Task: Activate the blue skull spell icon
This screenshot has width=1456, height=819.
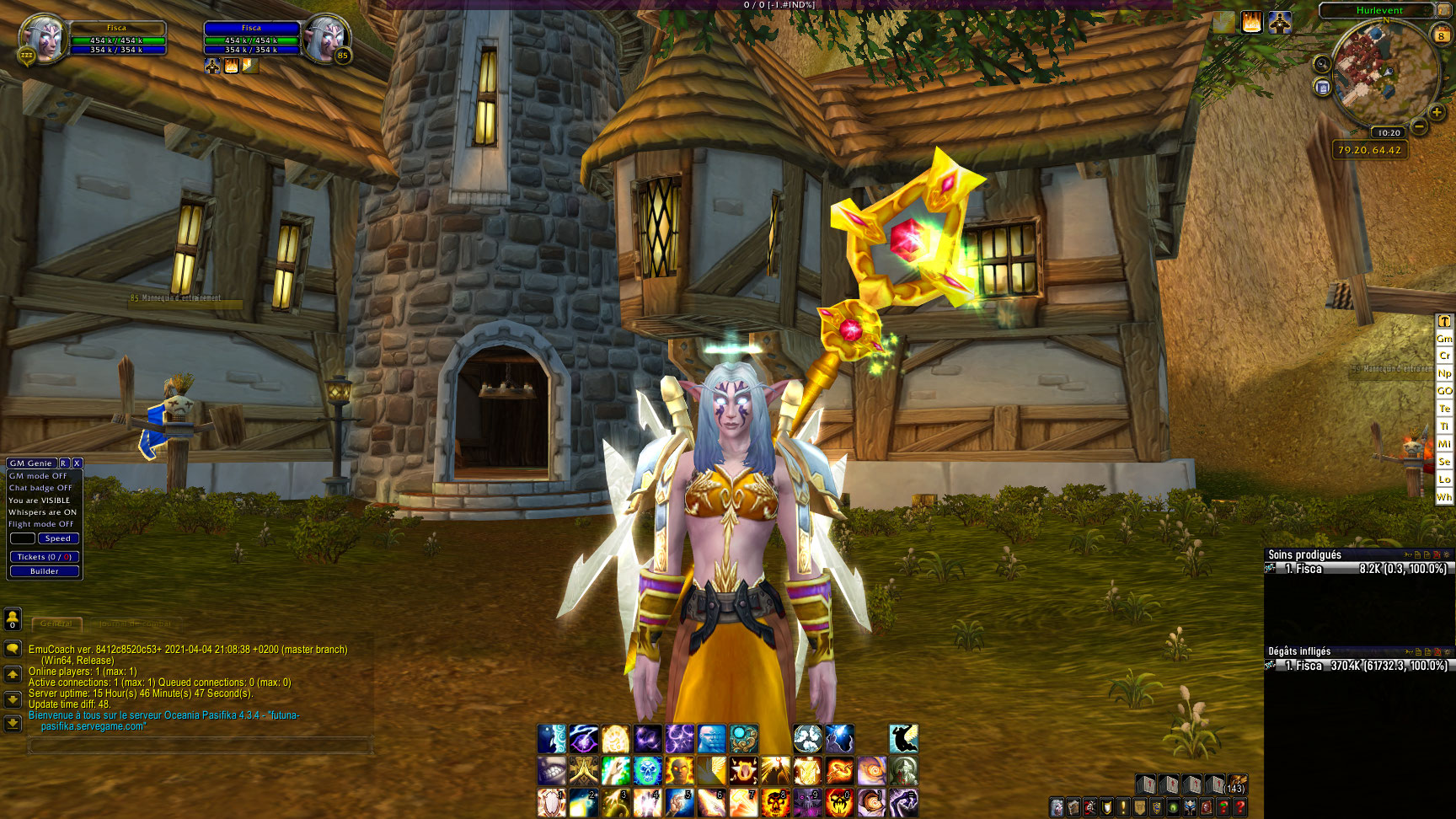Action: point(648,771)
